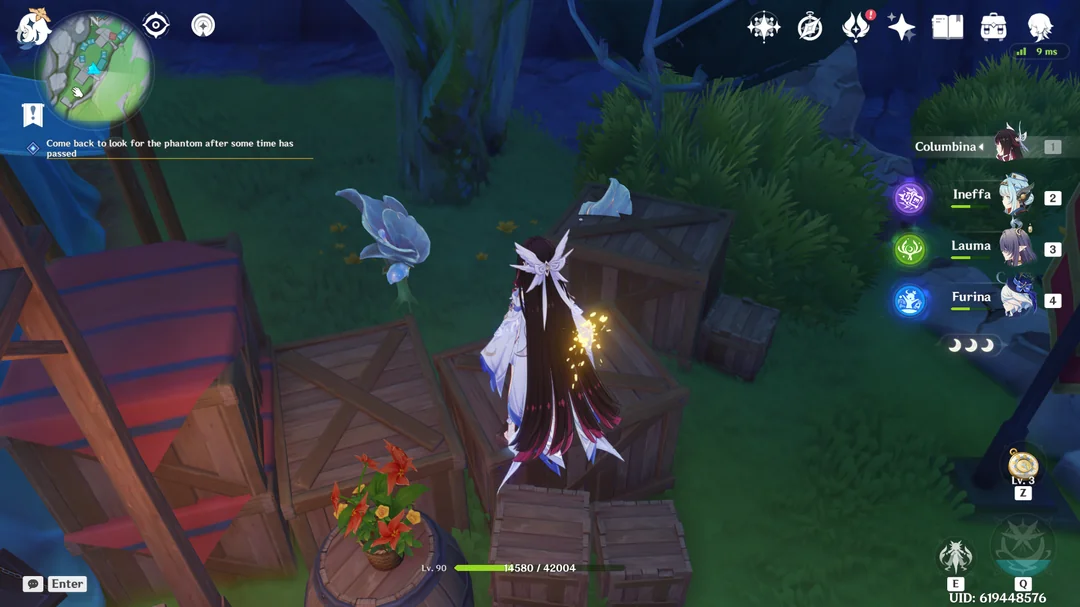Image resolution: width=1080 pixels, height=607 pixels.
Task: Open the quest banner icon with exclamation mark
Action: (x=33, y=114)
